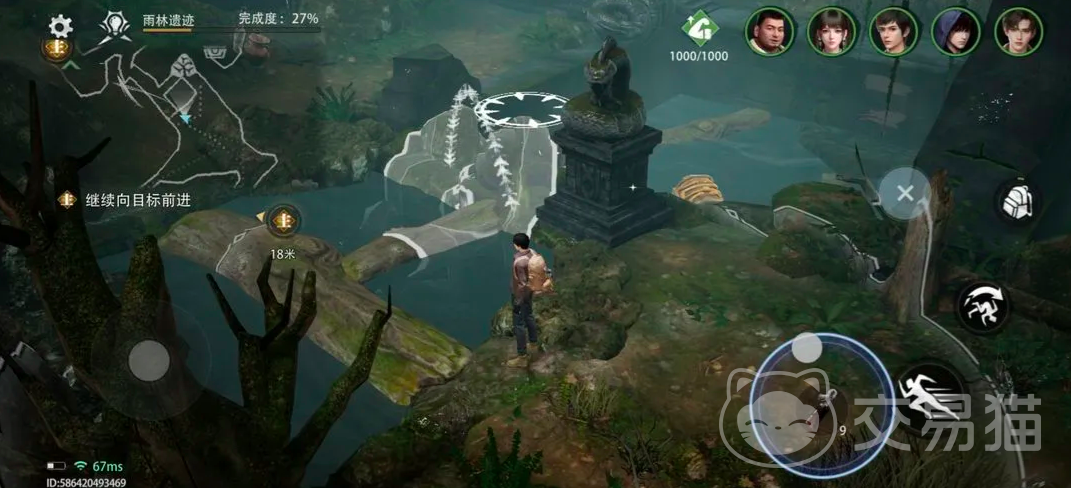The image size is (1071, 488).
Task: Open the settings gear icon
Action: coord(62,25)
